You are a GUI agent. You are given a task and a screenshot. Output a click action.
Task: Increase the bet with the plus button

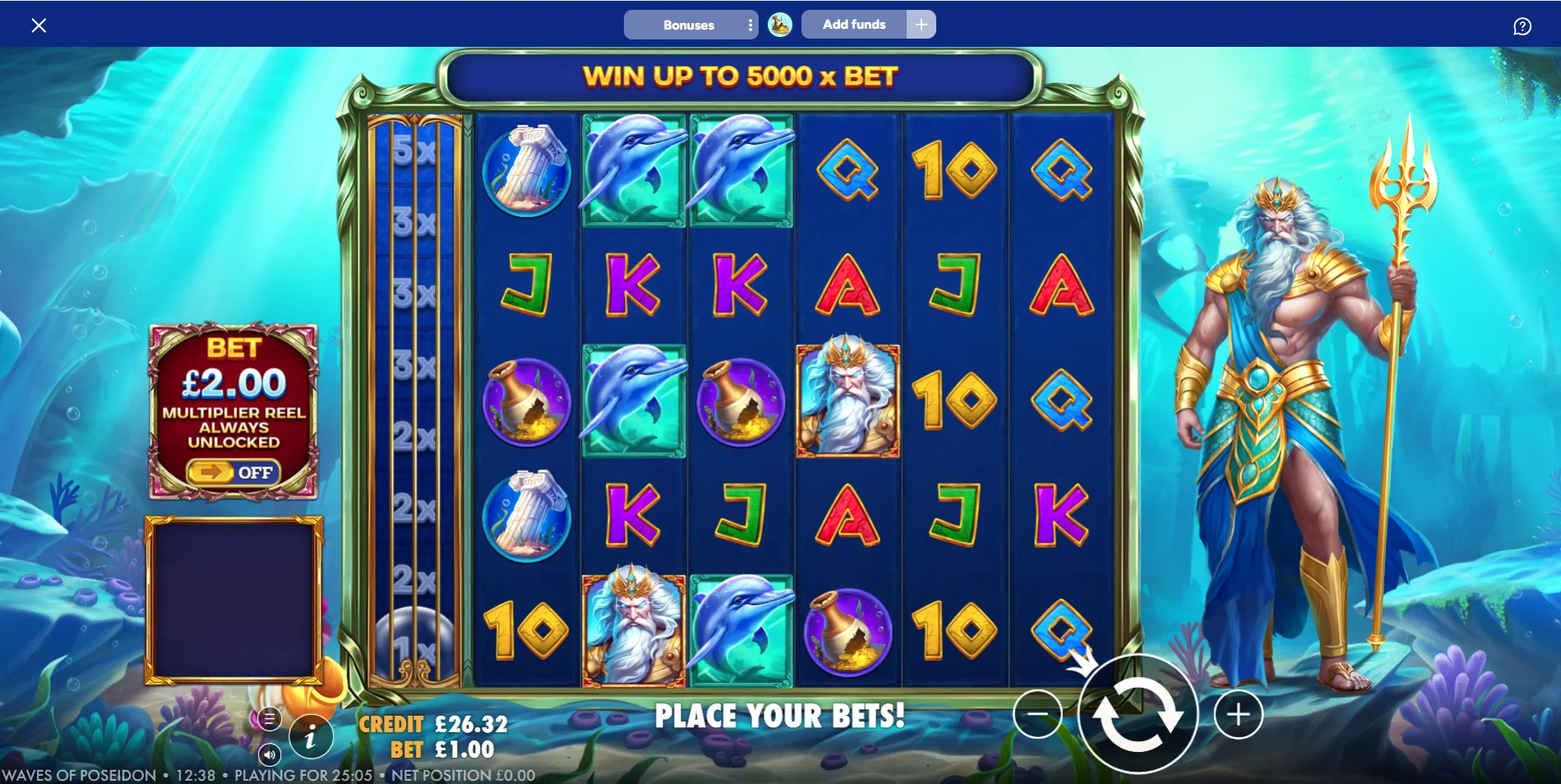click(1238, 714)
